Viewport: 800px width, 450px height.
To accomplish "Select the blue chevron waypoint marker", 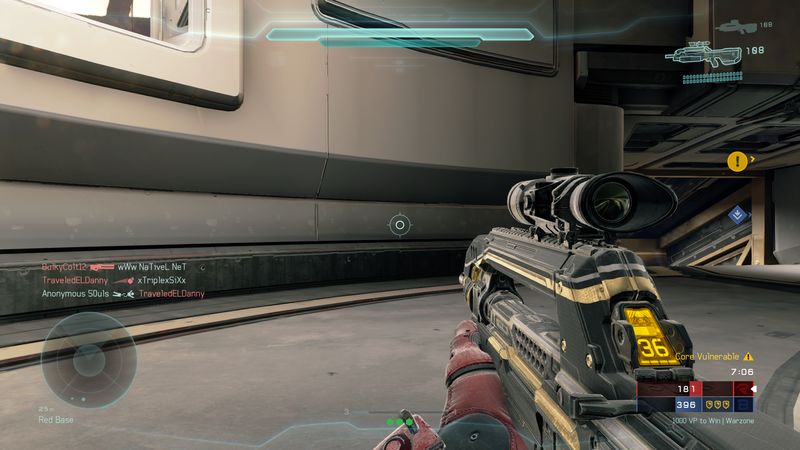I will (x=738, y=213).
